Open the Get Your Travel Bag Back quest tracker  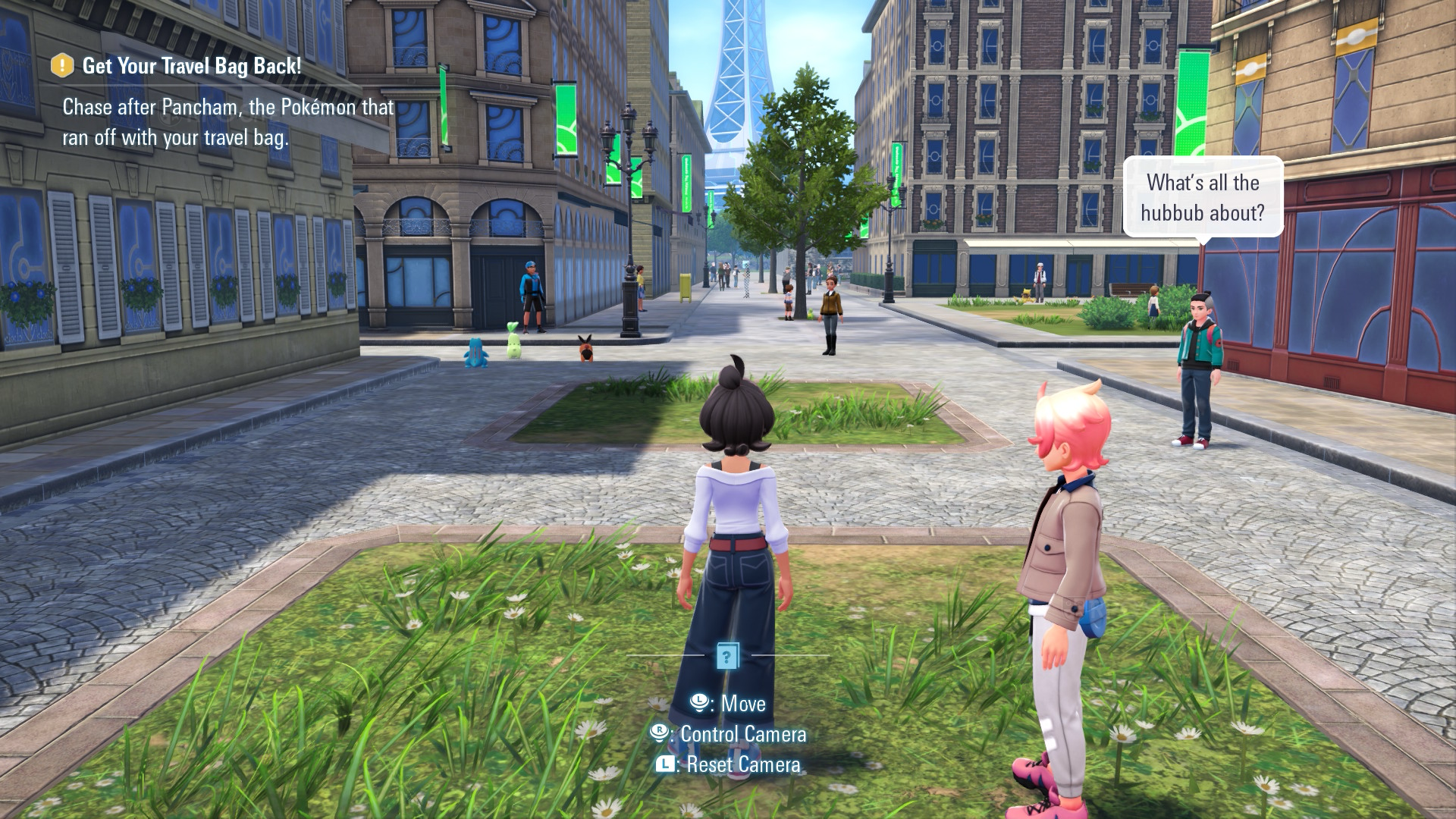[x=191, y=66]
